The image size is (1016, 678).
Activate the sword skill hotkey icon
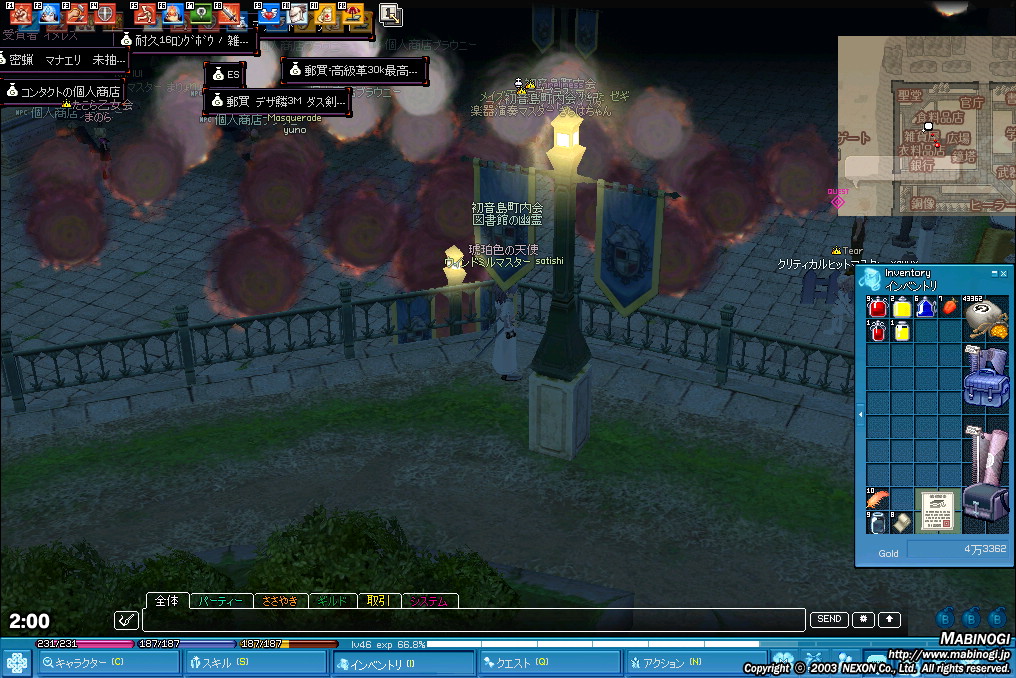click(x=230, y=15)
